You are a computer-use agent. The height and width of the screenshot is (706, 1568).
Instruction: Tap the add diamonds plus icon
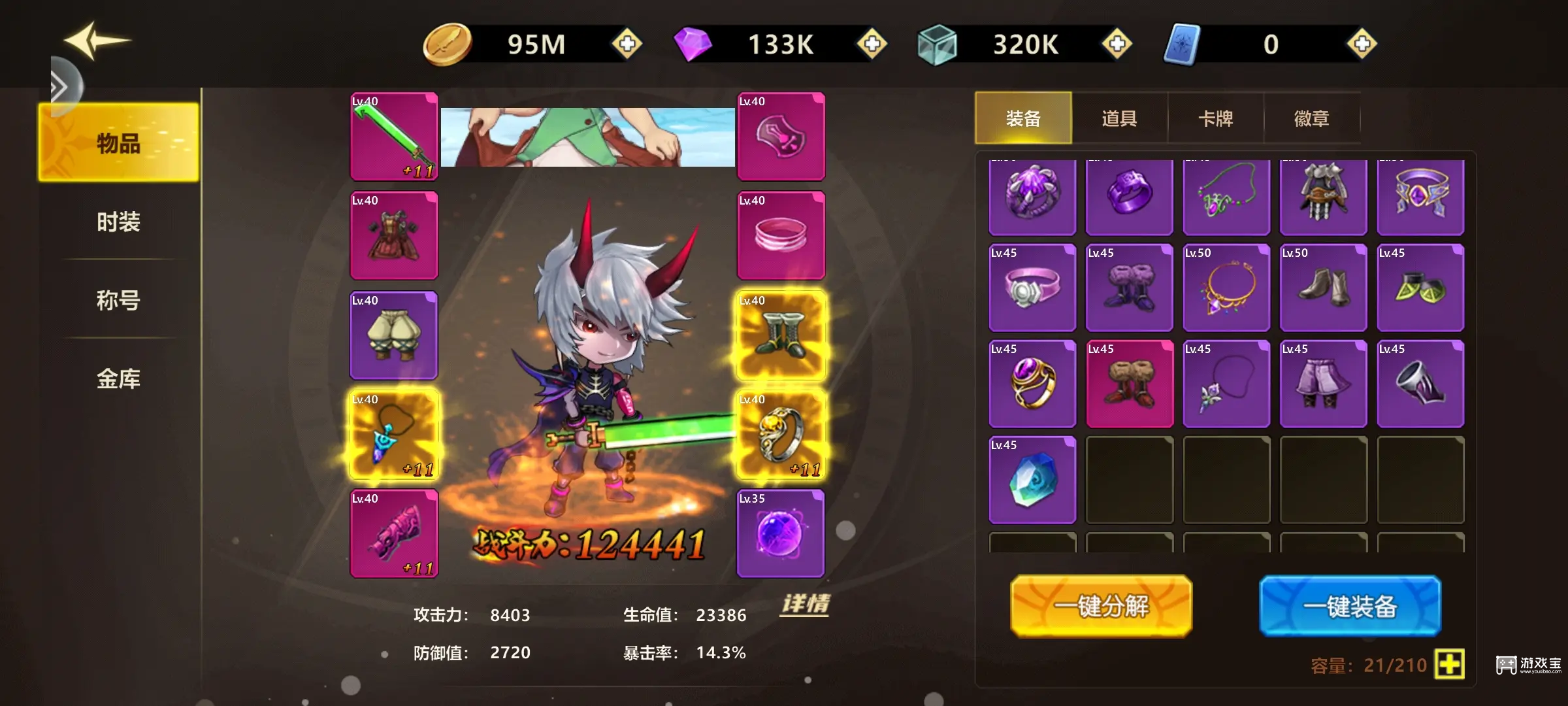[871, 44]
